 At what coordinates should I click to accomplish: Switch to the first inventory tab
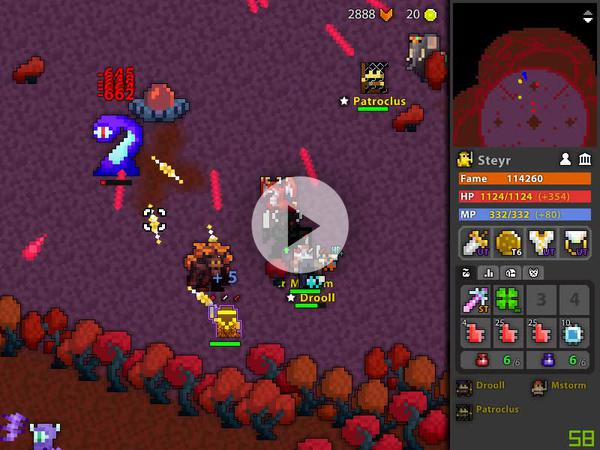[465, 273]
